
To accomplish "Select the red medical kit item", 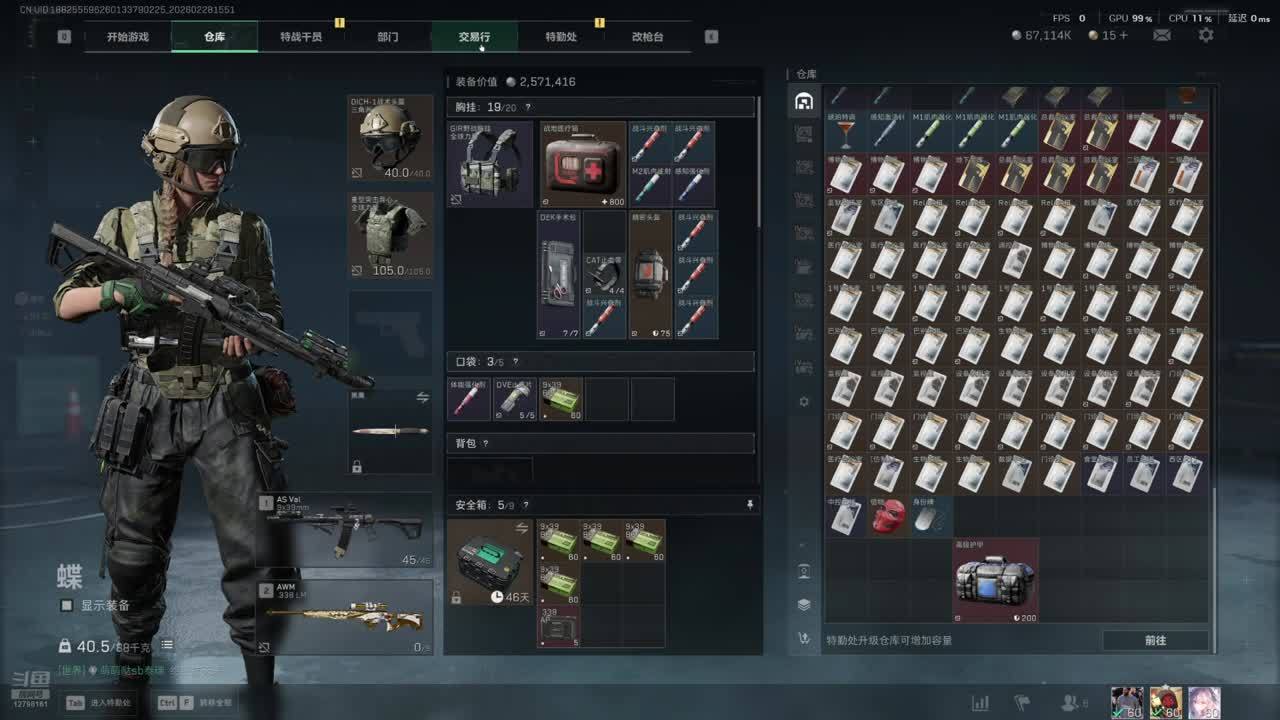I will tap(583, 164).
